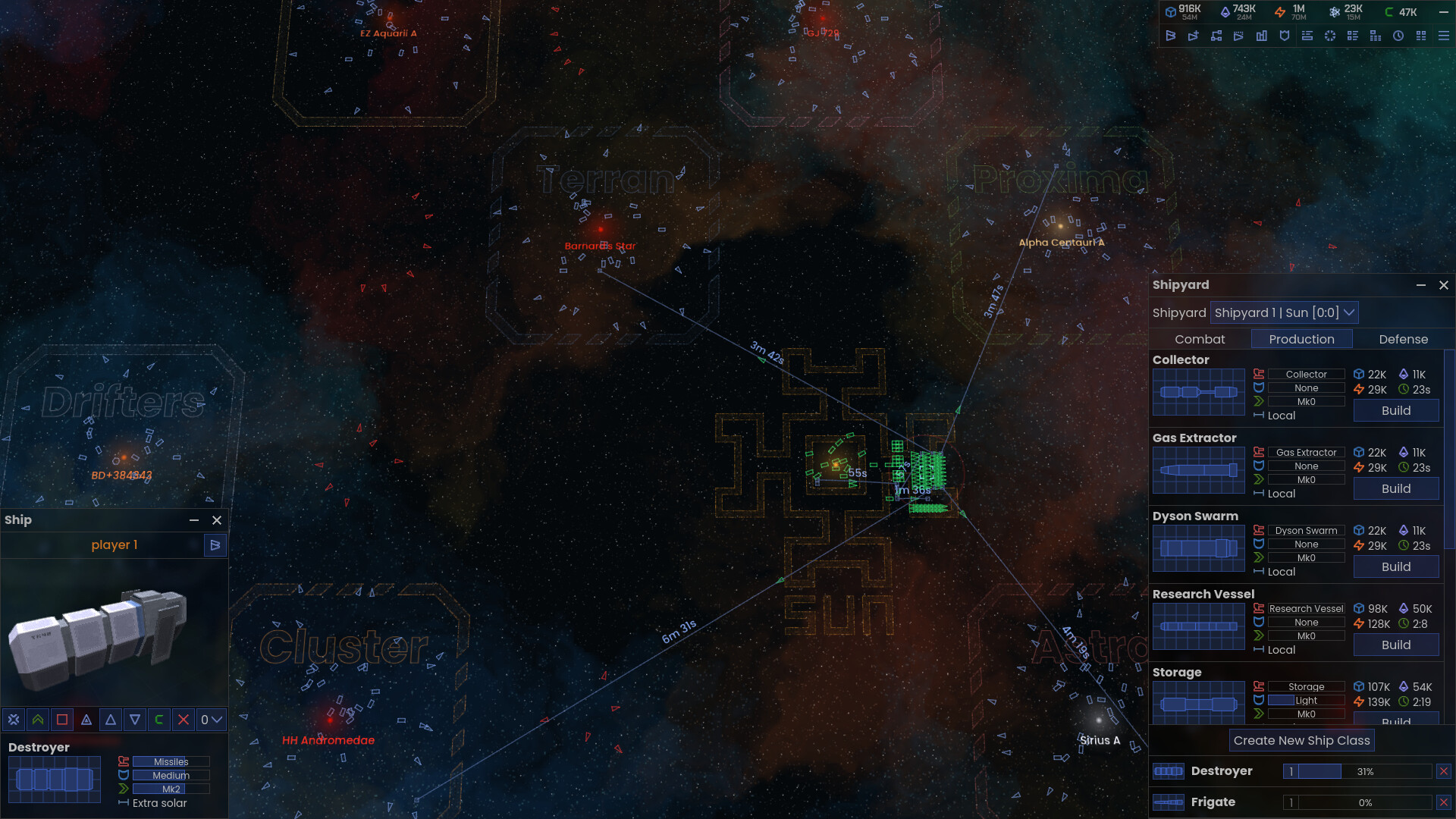Open the Mk0 selector for the Collector
Viewport: 1456px width, 819px height.
[x=1306, y=401]
